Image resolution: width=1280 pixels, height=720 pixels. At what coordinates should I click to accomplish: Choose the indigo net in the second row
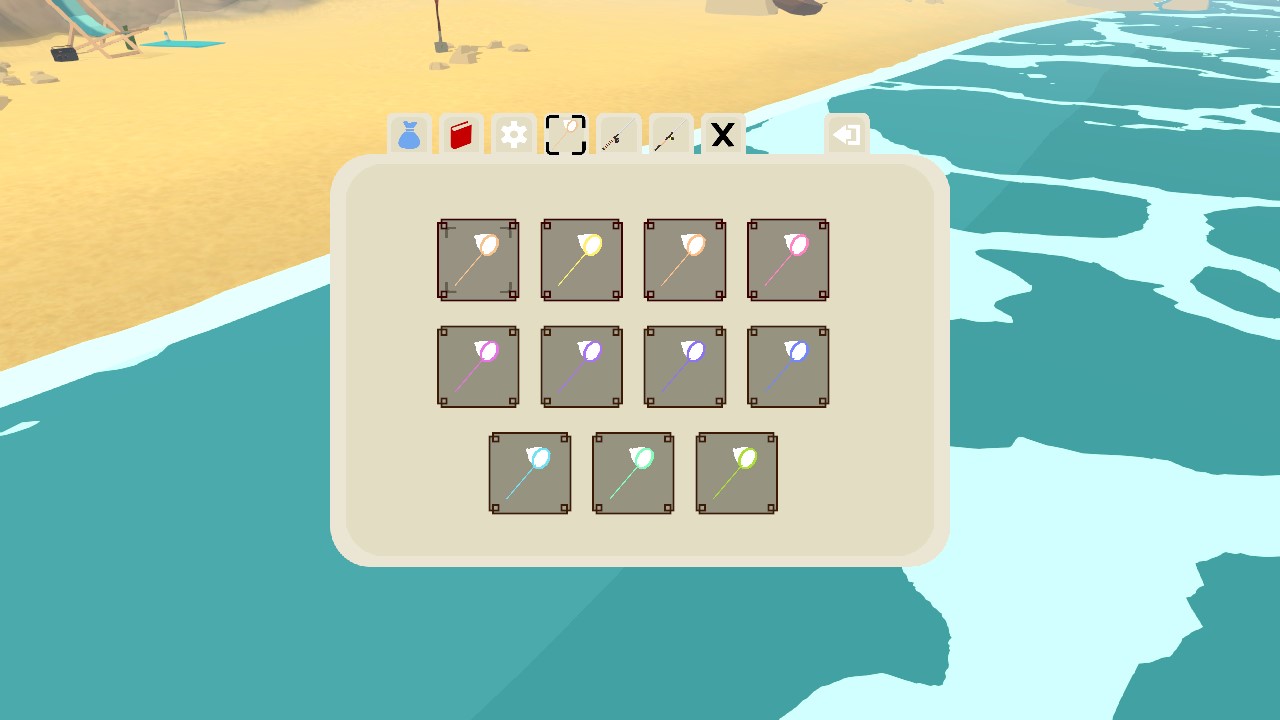click(x=684, y=366)
